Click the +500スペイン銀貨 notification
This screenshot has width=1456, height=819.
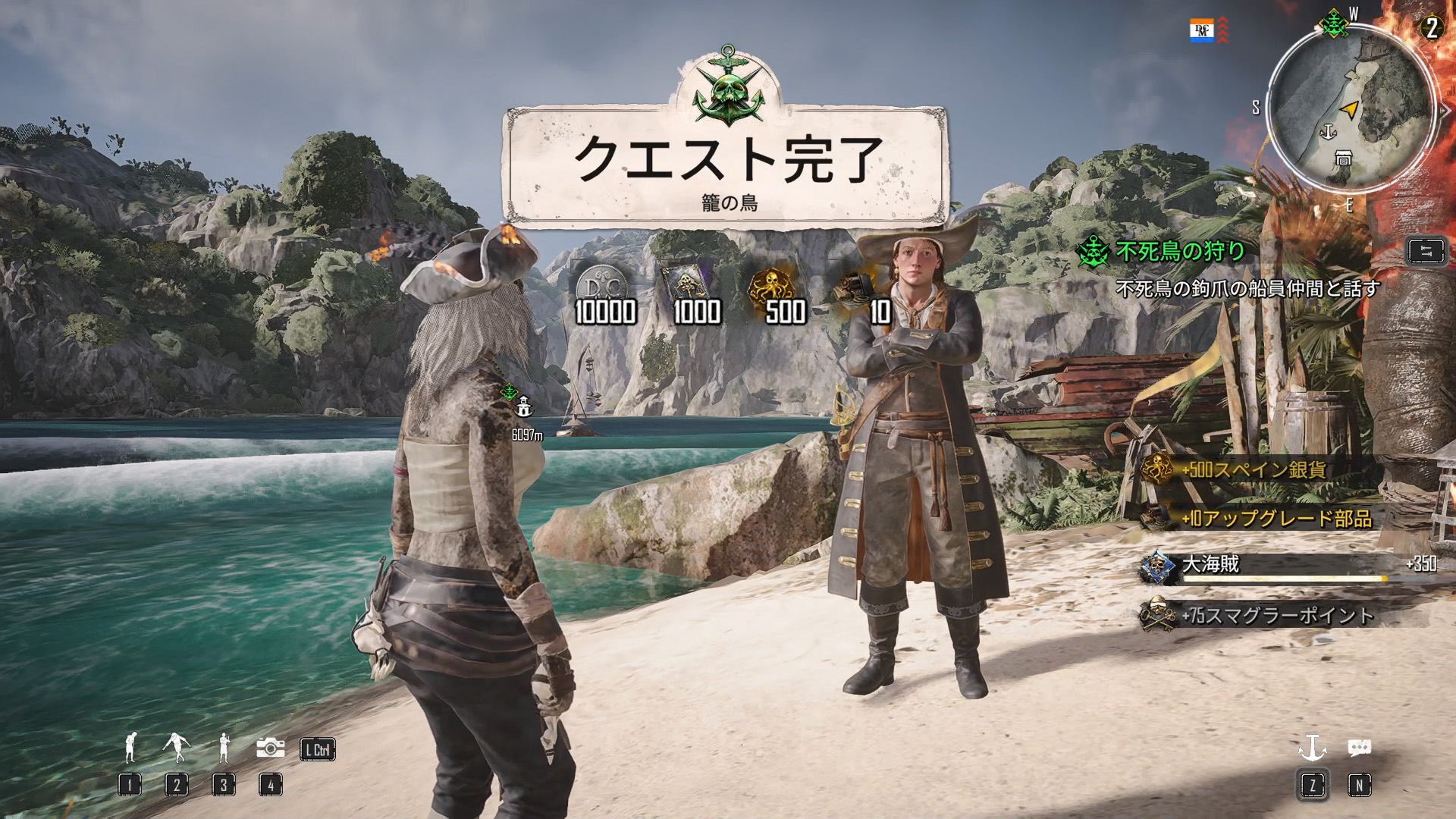pos(1251,470)
